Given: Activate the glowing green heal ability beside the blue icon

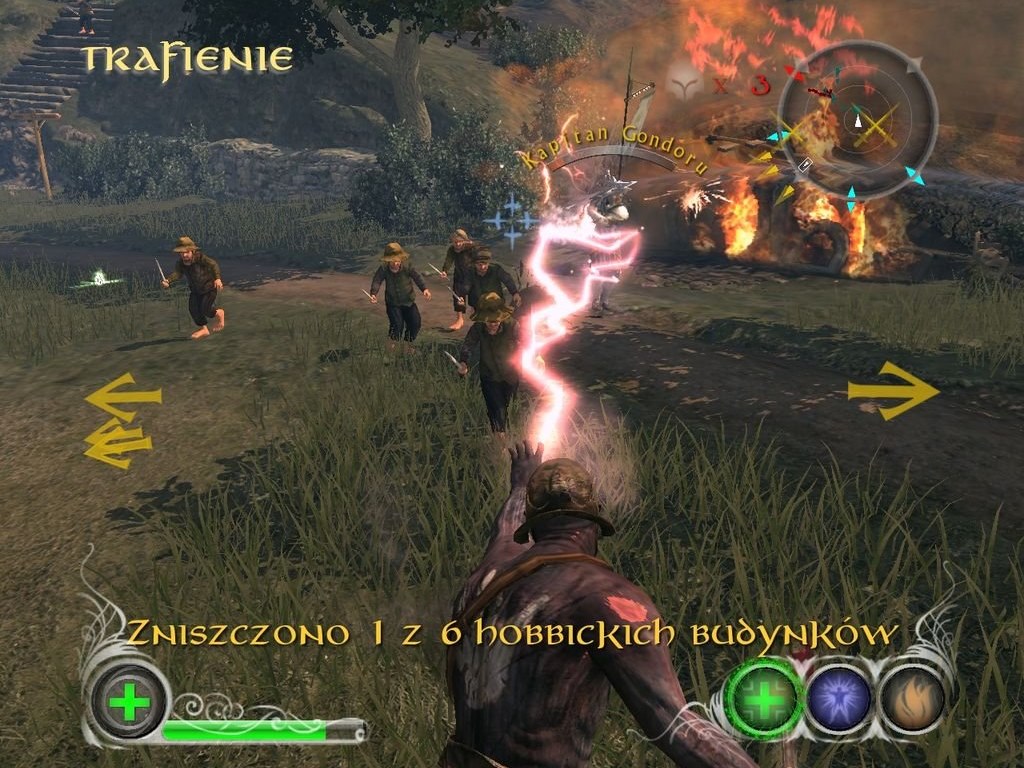Looking at the screenshot, I should [765, 697].
